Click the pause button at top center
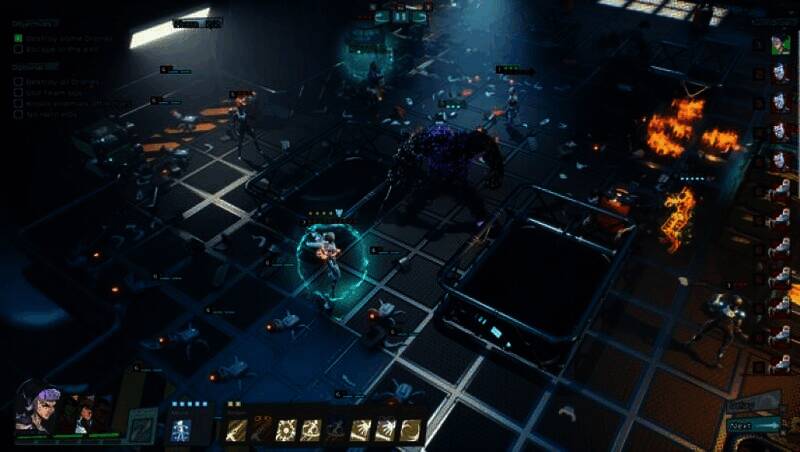 click(400, 17)
